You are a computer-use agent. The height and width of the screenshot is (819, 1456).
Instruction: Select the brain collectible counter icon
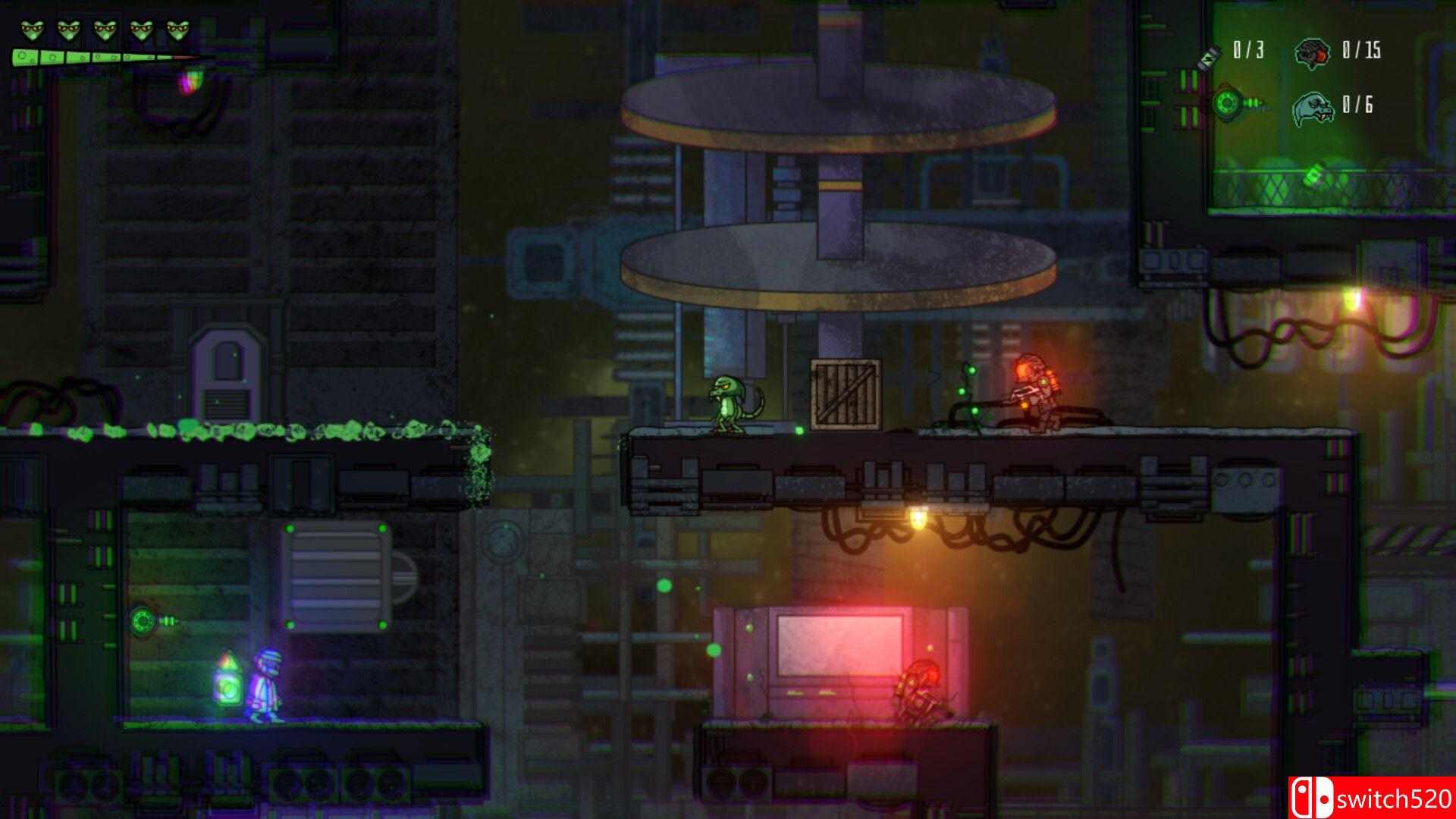[1312, 53]
